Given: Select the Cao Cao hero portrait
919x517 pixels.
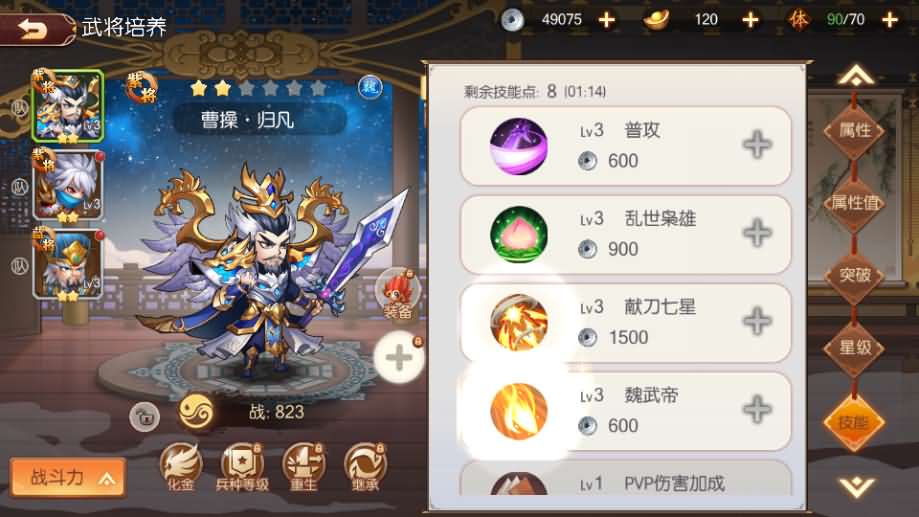Looking at the screenshot, I should [68, 107].
